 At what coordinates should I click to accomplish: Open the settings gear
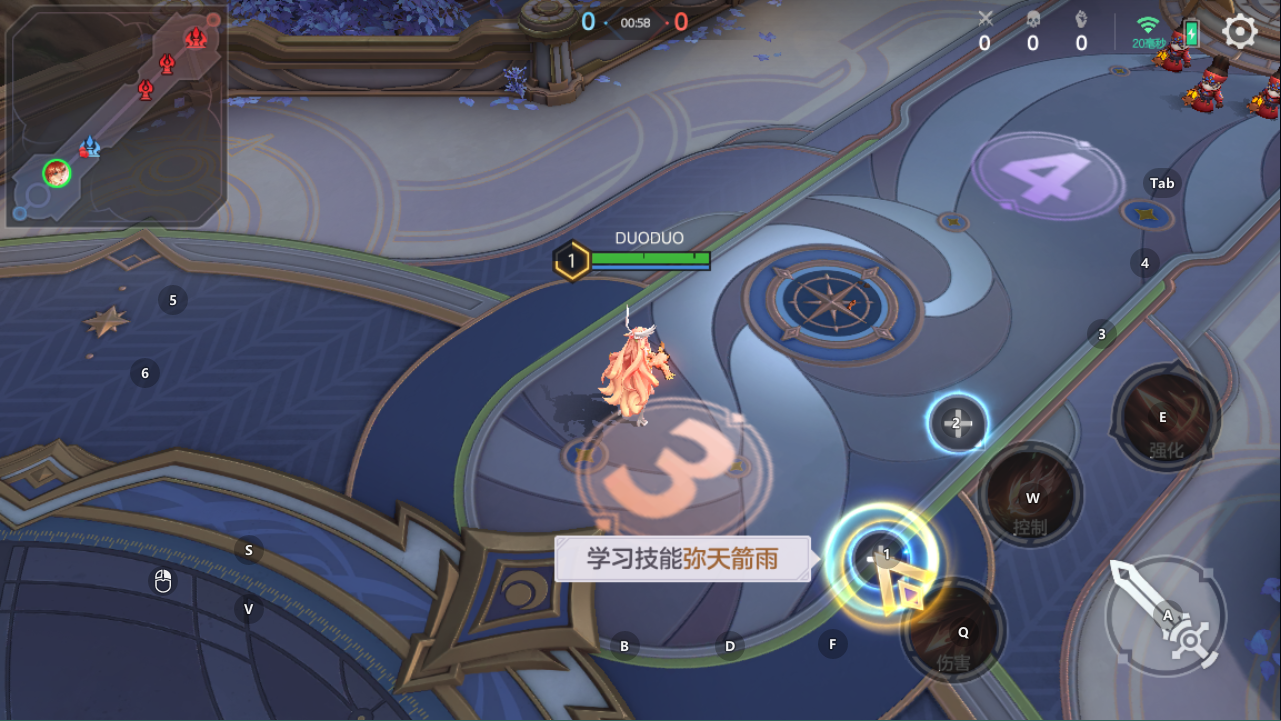[x=1240, y=31]
